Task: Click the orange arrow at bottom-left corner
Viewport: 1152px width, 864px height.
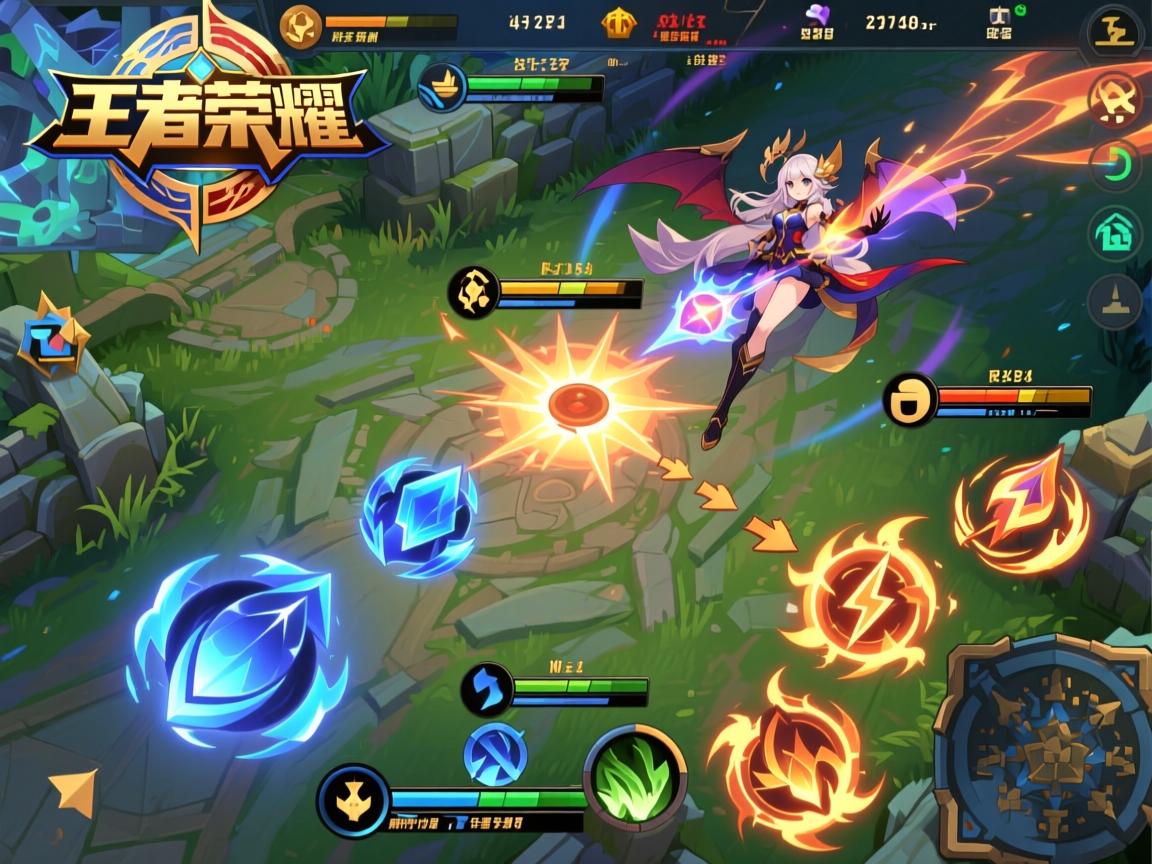Action: pos(75,791)
